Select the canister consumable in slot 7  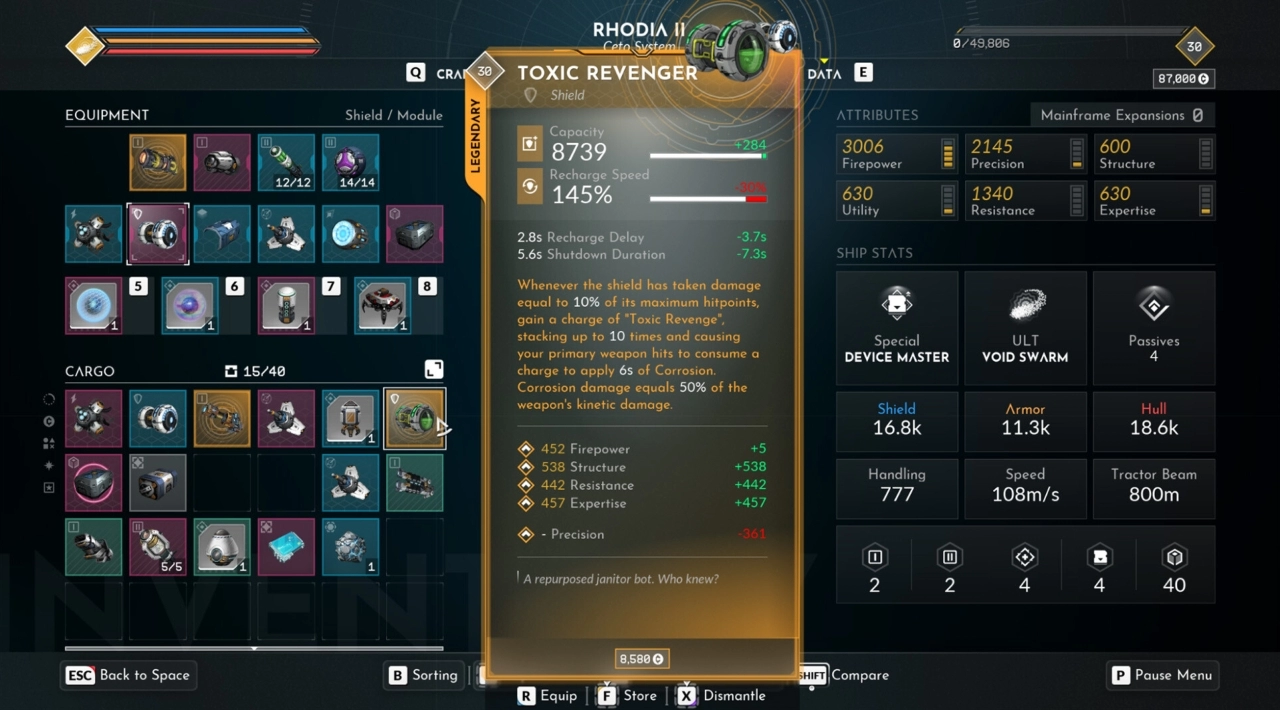286,306
